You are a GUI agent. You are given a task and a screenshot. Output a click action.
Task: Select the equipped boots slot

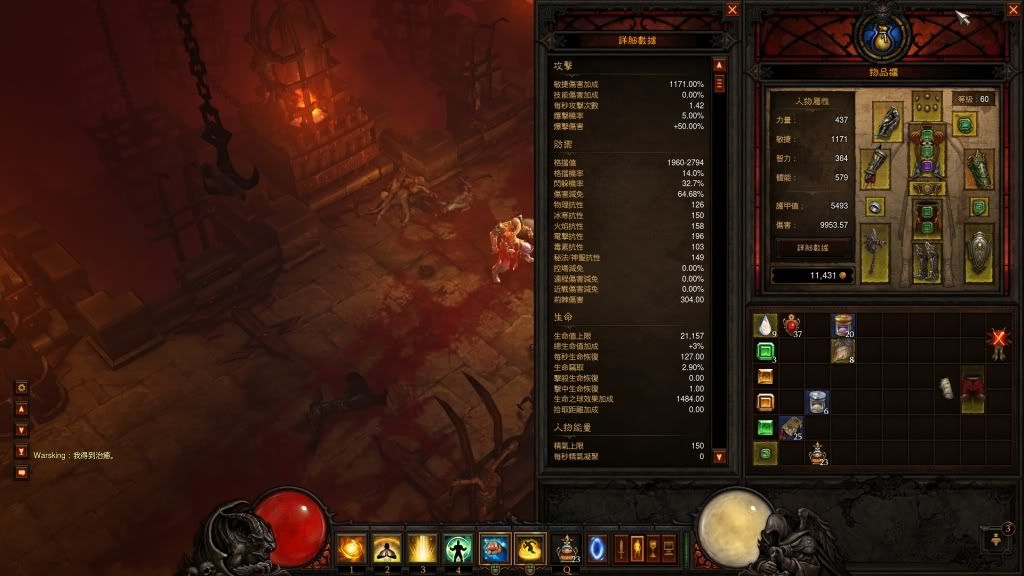tap(928, 260)
